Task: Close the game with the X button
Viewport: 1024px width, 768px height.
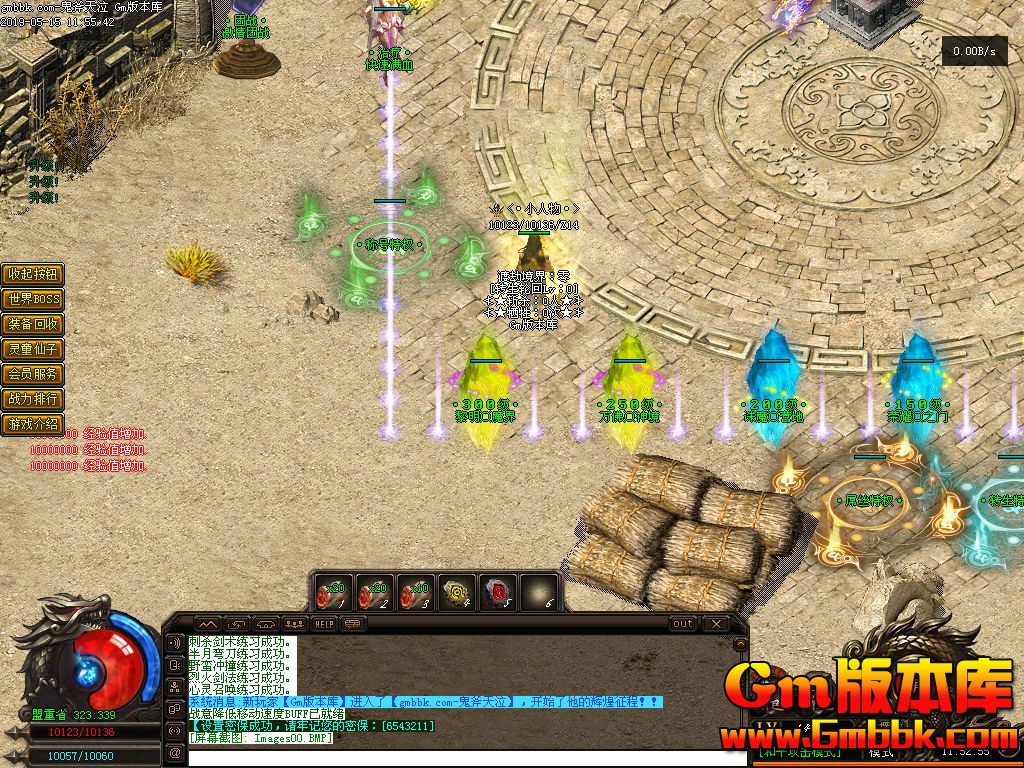Action: [x=714, y=623]
